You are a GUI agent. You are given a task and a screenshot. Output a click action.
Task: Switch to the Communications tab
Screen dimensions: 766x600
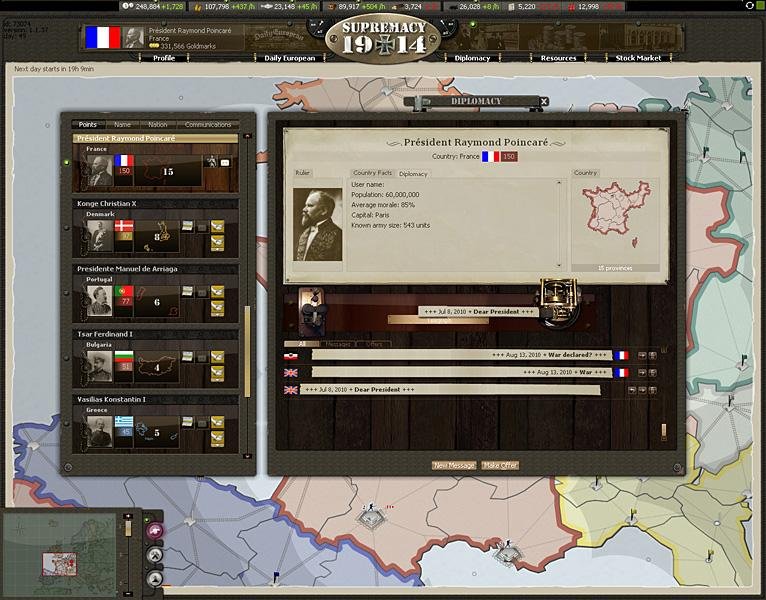click(208, 125)
